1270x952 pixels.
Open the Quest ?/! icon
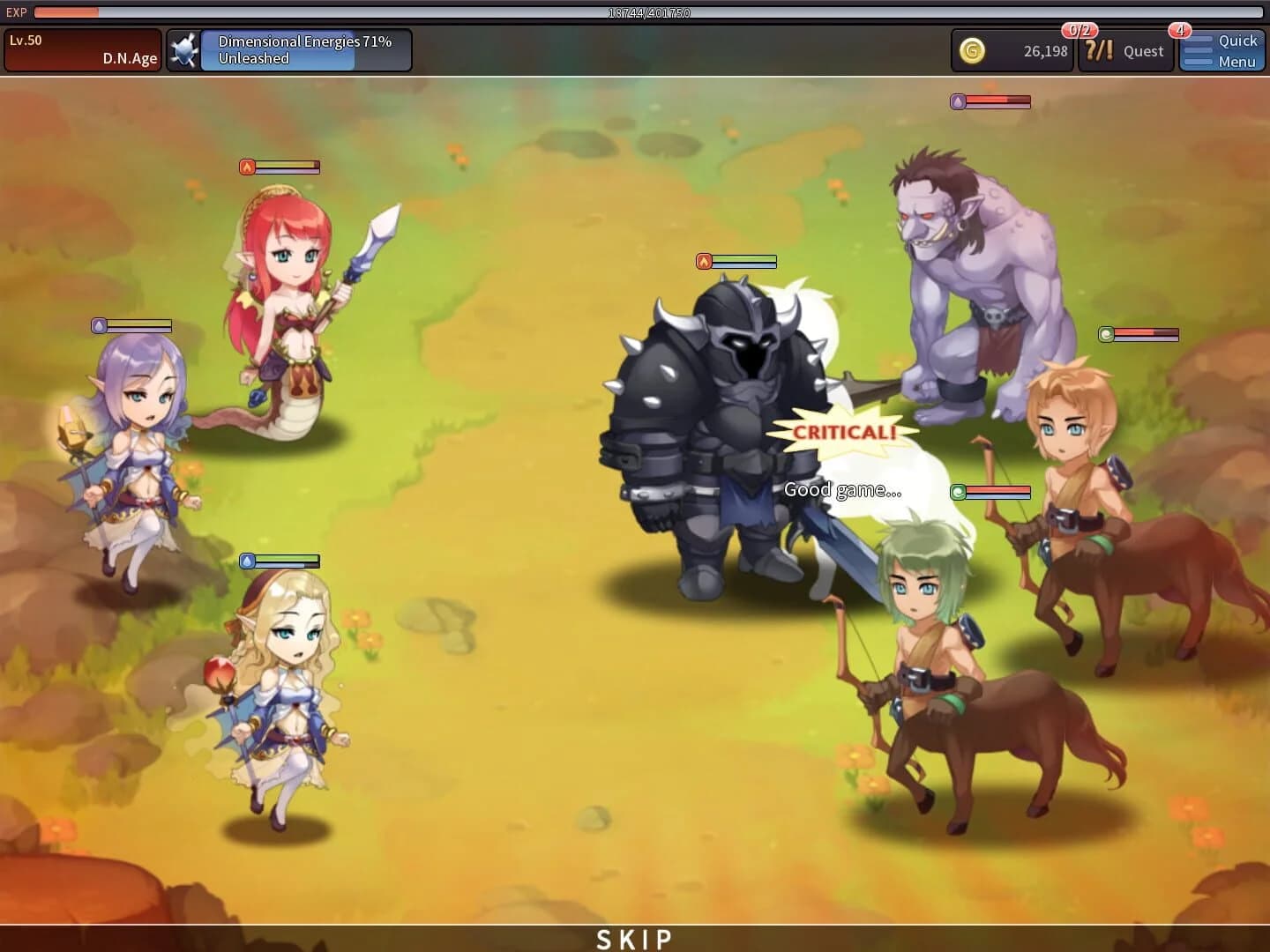(x=1100, y=51)
